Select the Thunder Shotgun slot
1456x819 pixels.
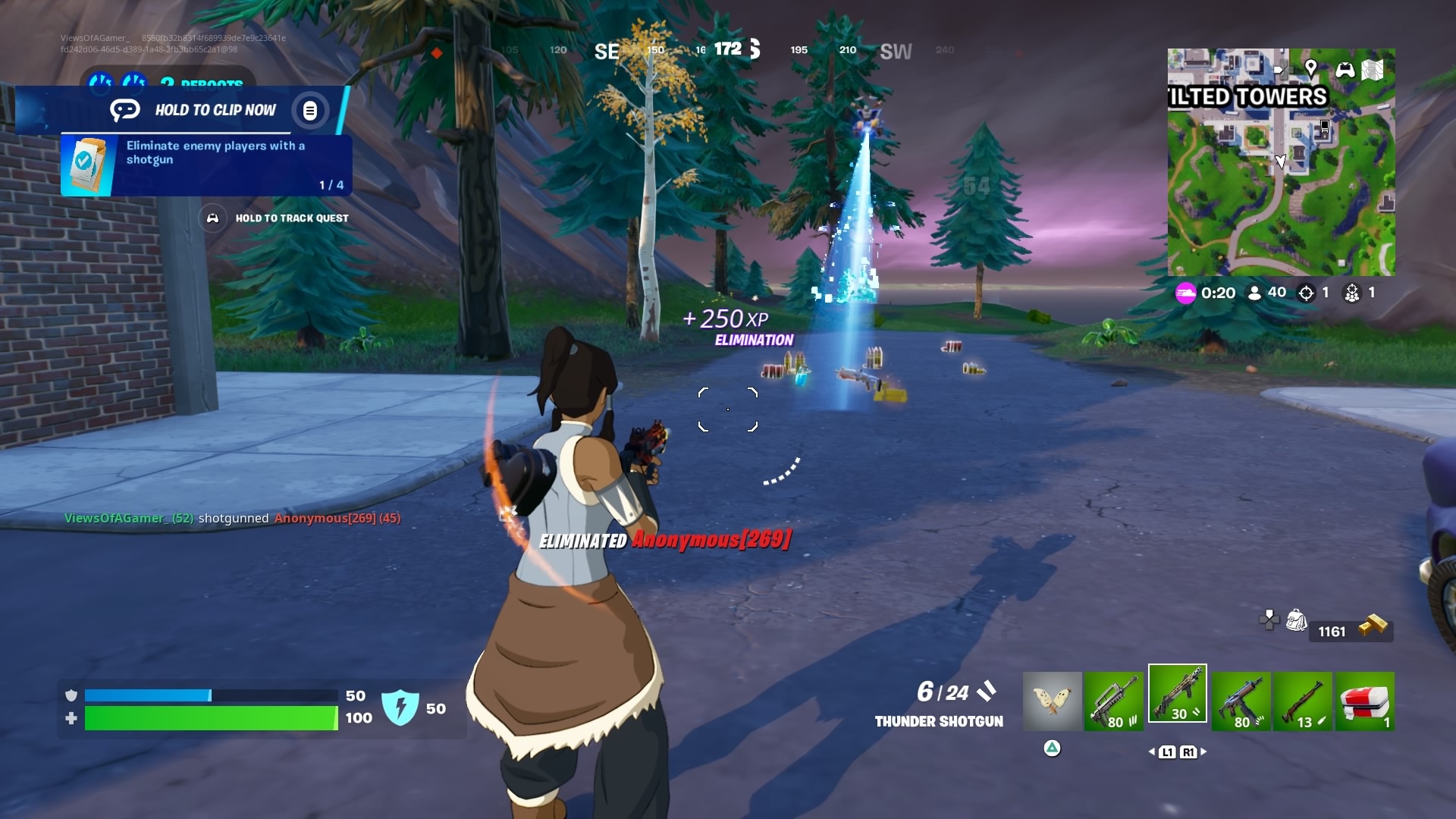pyautogui.click(x=1177, y=694)
